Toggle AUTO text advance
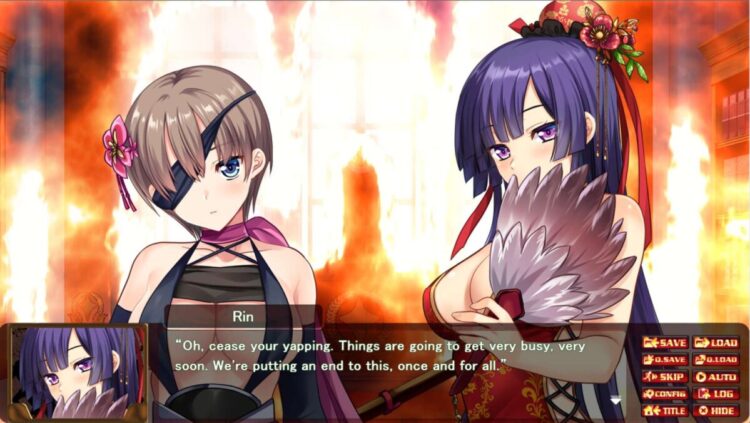This screenshot has height=423, width=750. click(716, 377)
